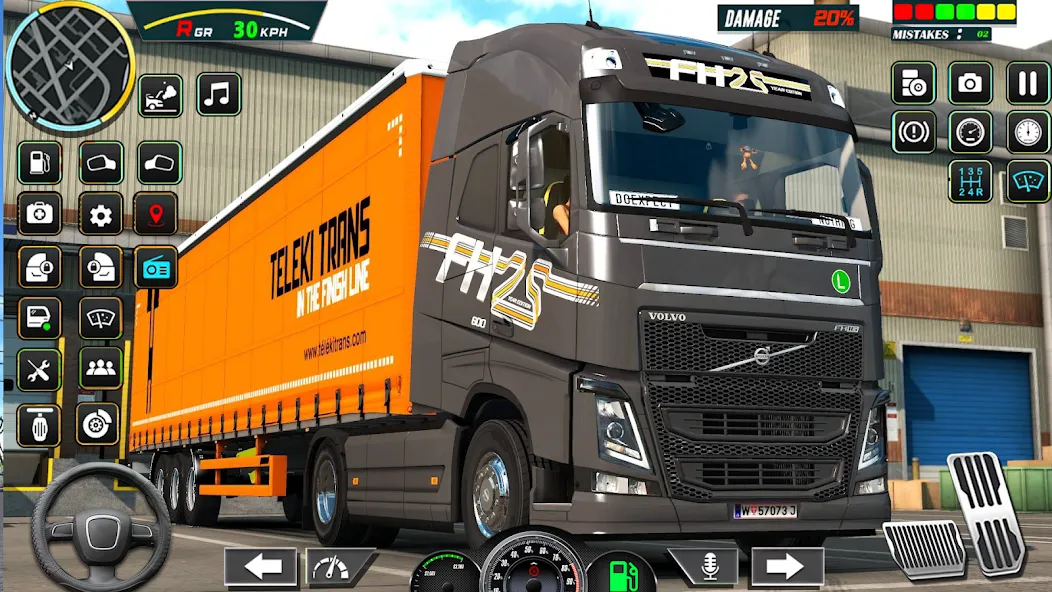
Task: Pause the game with the pause button
Action: (1027, 84)
